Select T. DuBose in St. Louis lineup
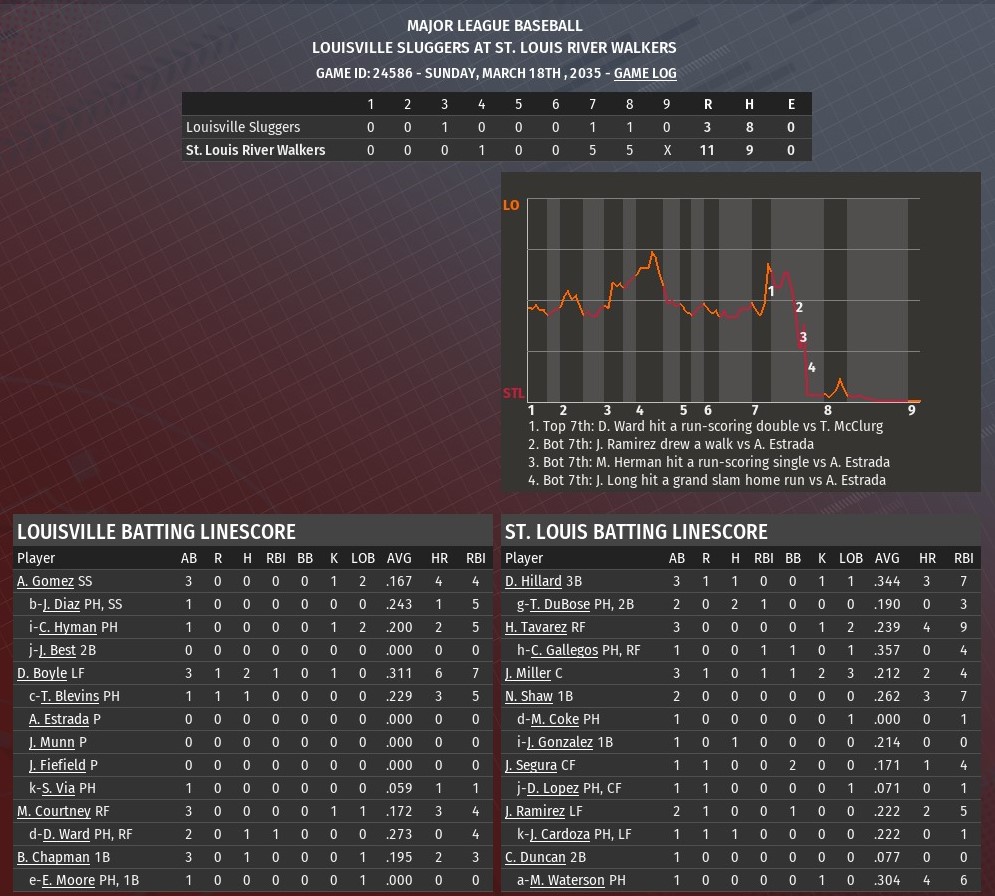The image size is (995, 896). tap(560, 604)
